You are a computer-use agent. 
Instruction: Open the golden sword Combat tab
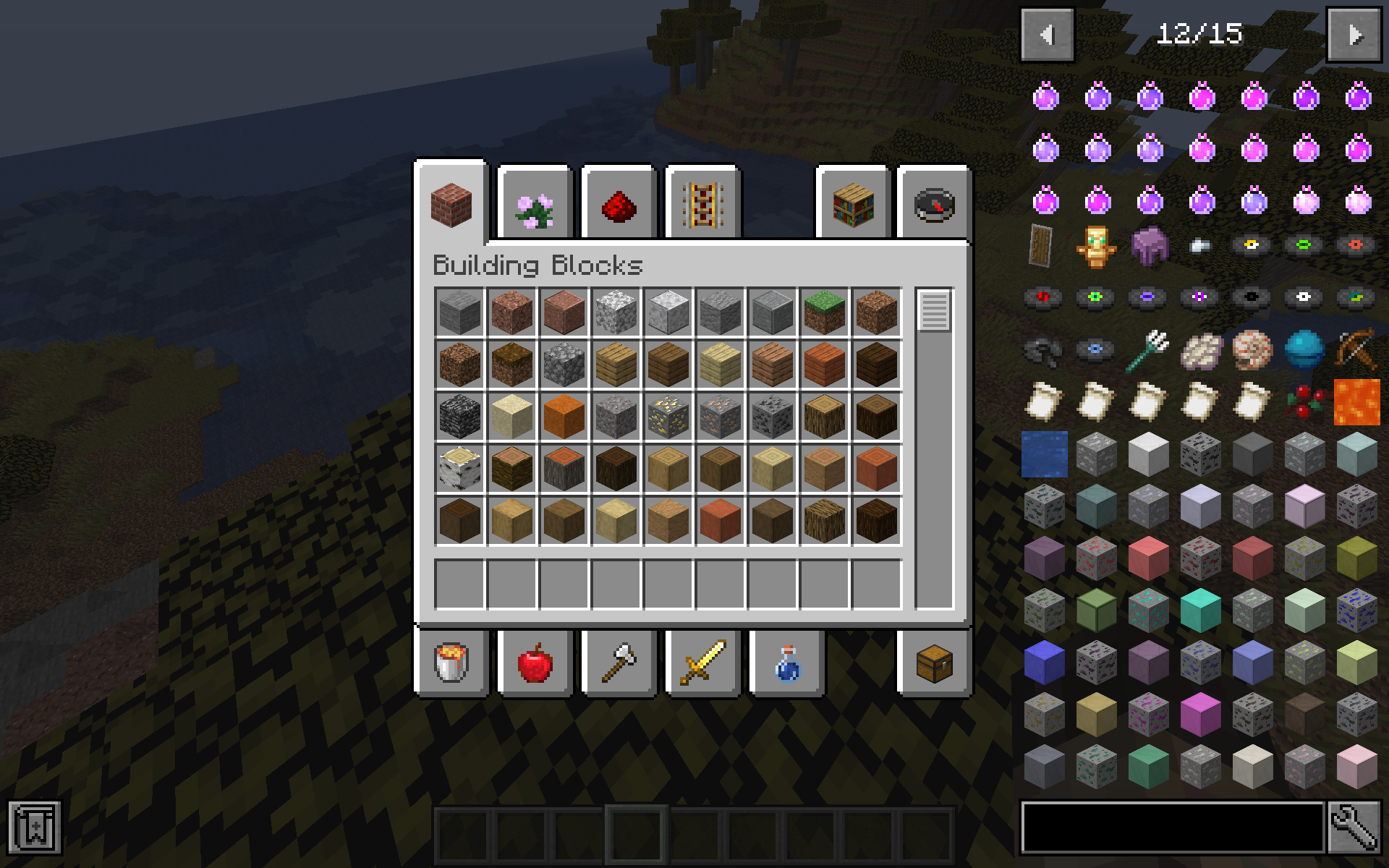tap(702, 662)
